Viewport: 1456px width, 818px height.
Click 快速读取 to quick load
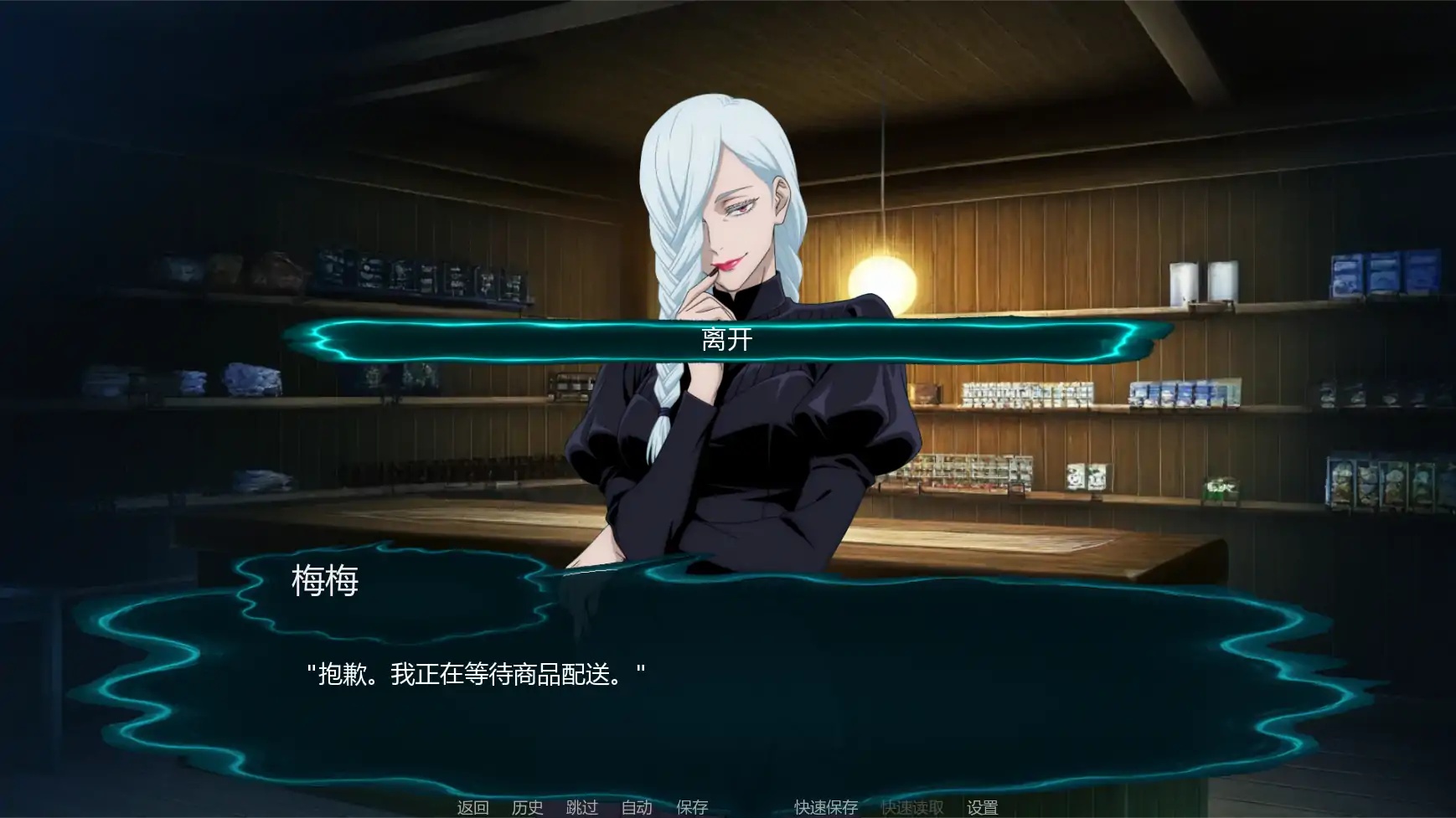point(914,809)
